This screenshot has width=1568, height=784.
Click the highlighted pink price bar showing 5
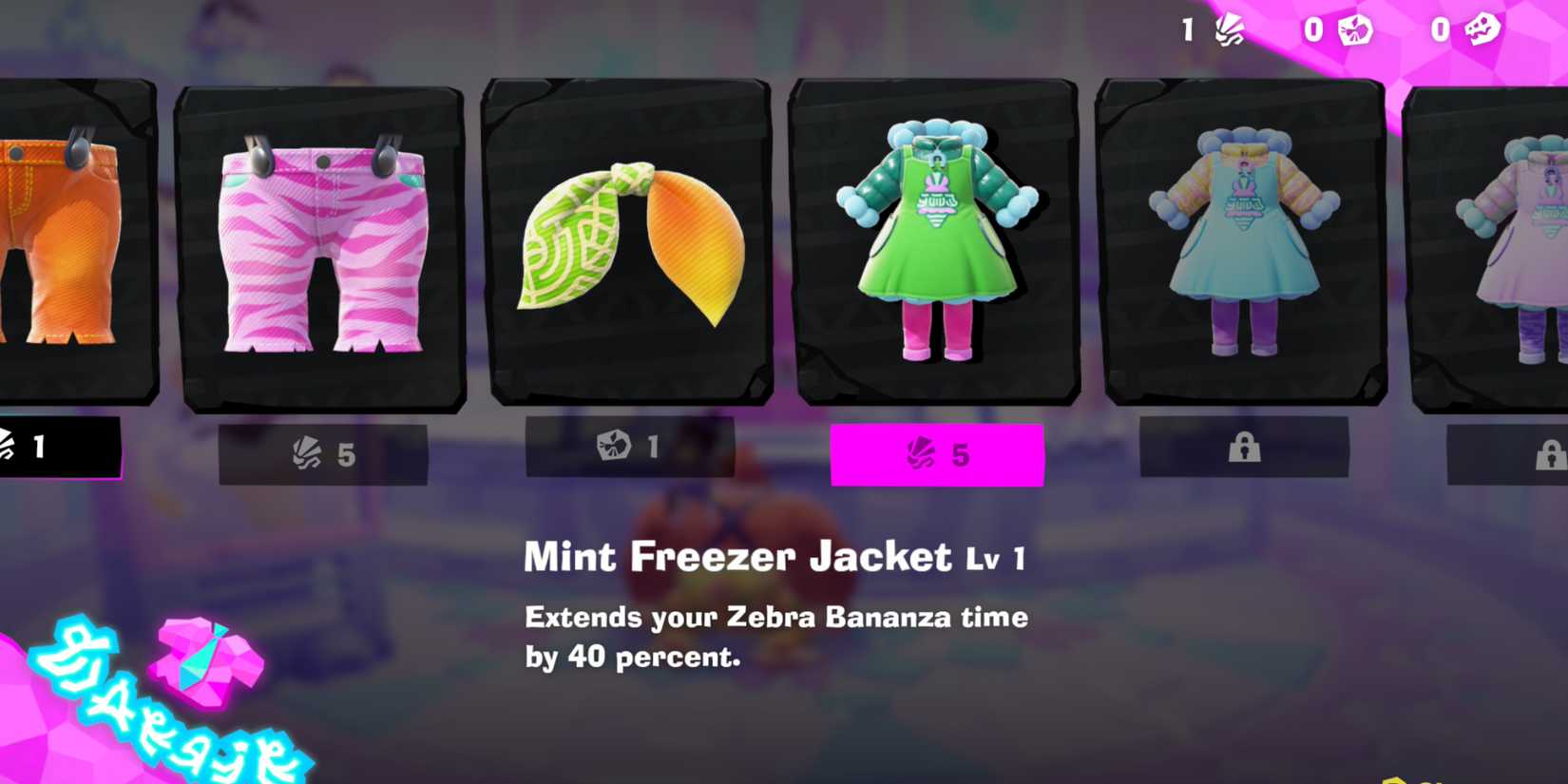click(x=936, y=454)
